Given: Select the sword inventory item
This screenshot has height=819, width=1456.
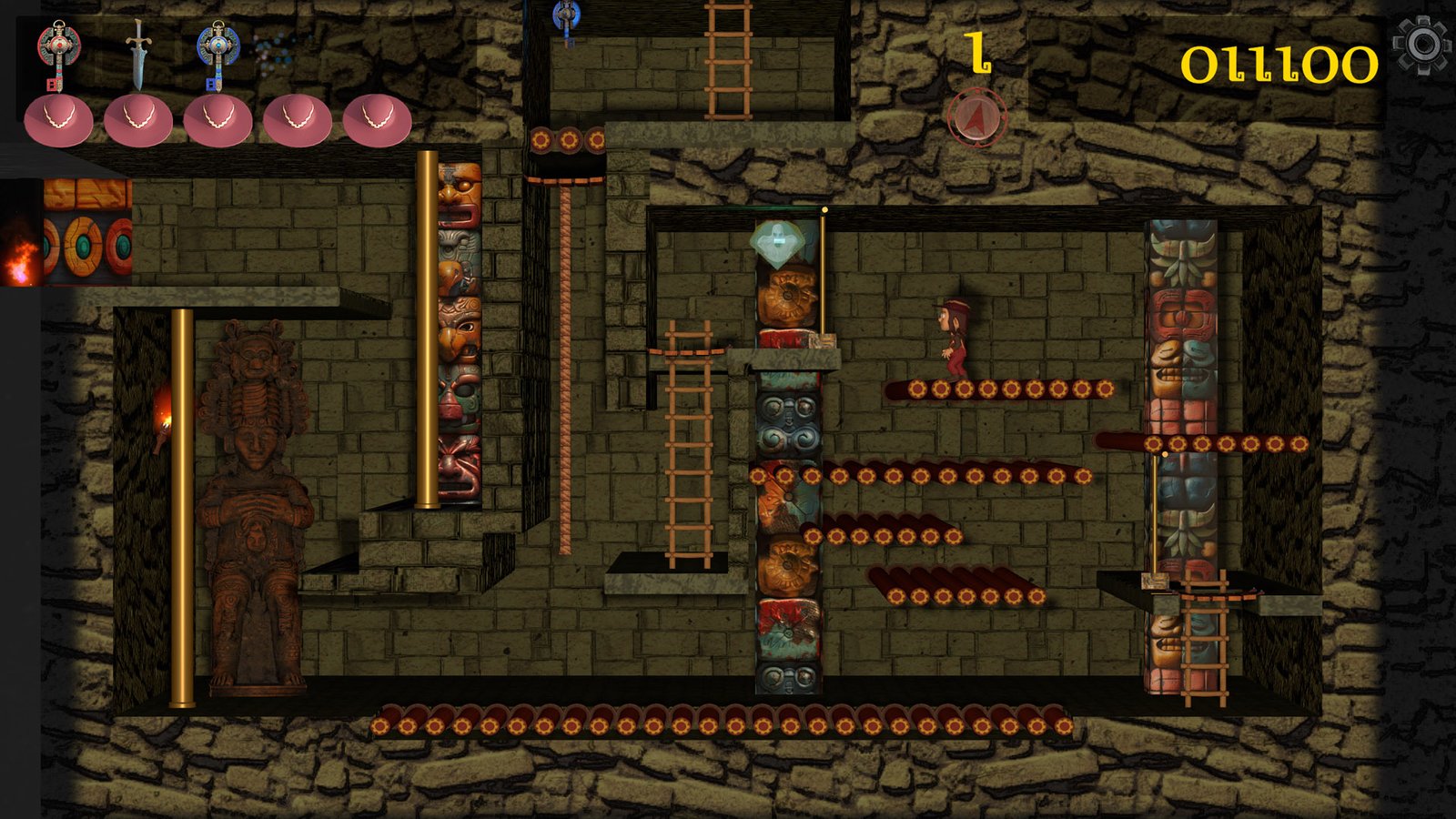Looking at the screenshot, I should [x=137, y=53].
